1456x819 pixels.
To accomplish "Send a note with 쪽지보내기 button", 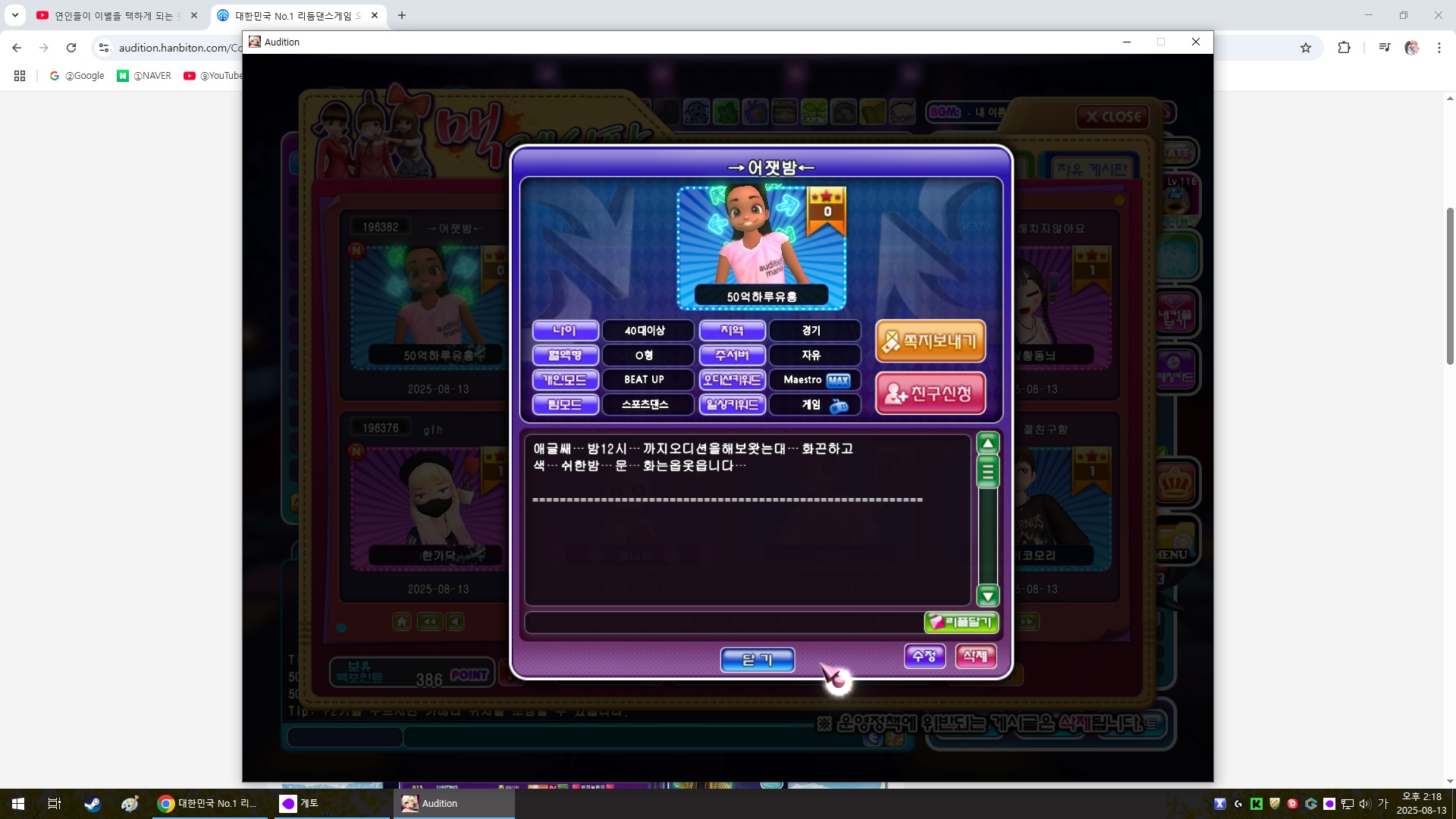I will click(930, 341).
